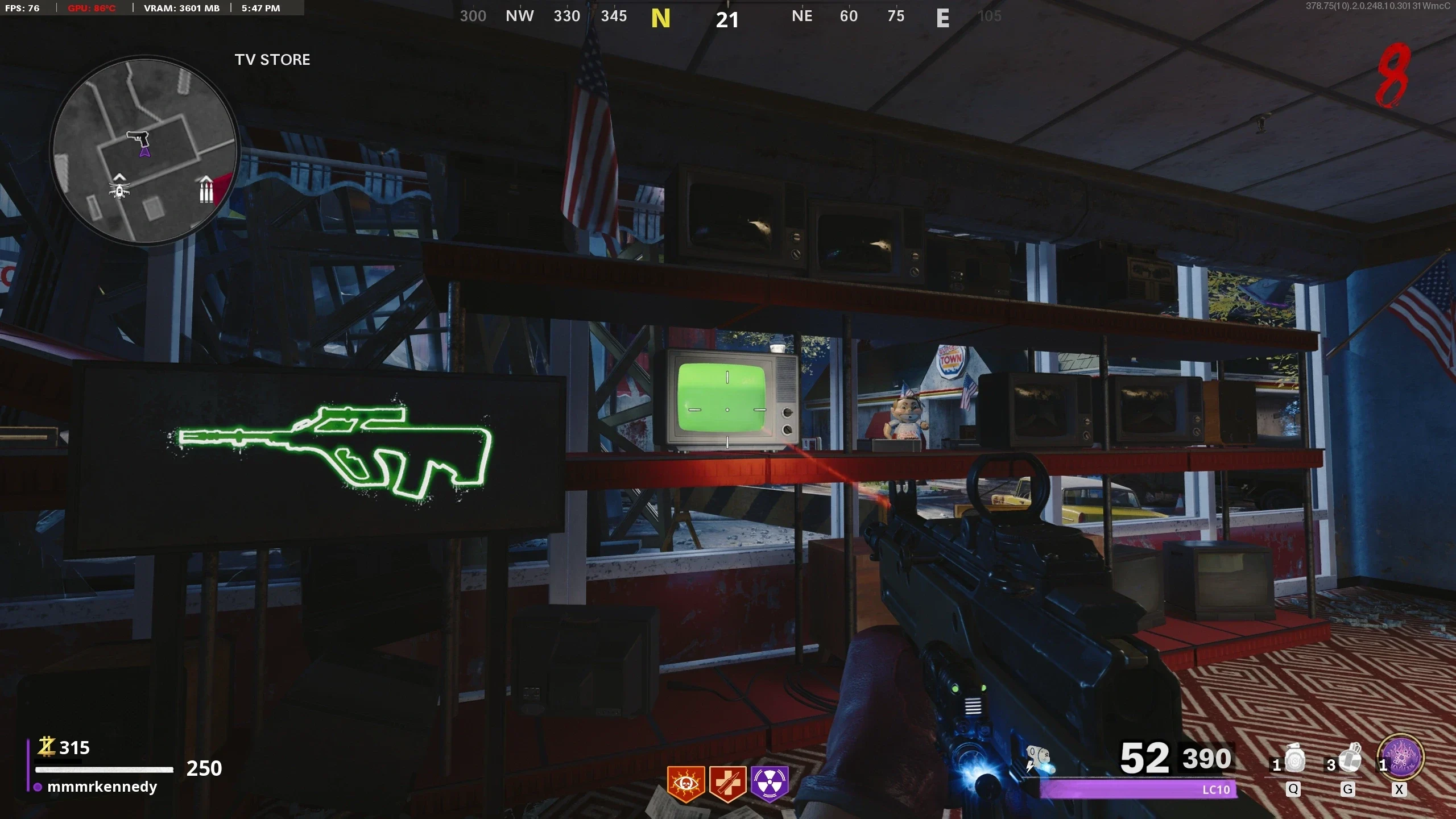Click the camera with lightning bolt icon
The height and width of the screenshot is (819, 1456).
pyautogui.click(x=1040, y=759)
